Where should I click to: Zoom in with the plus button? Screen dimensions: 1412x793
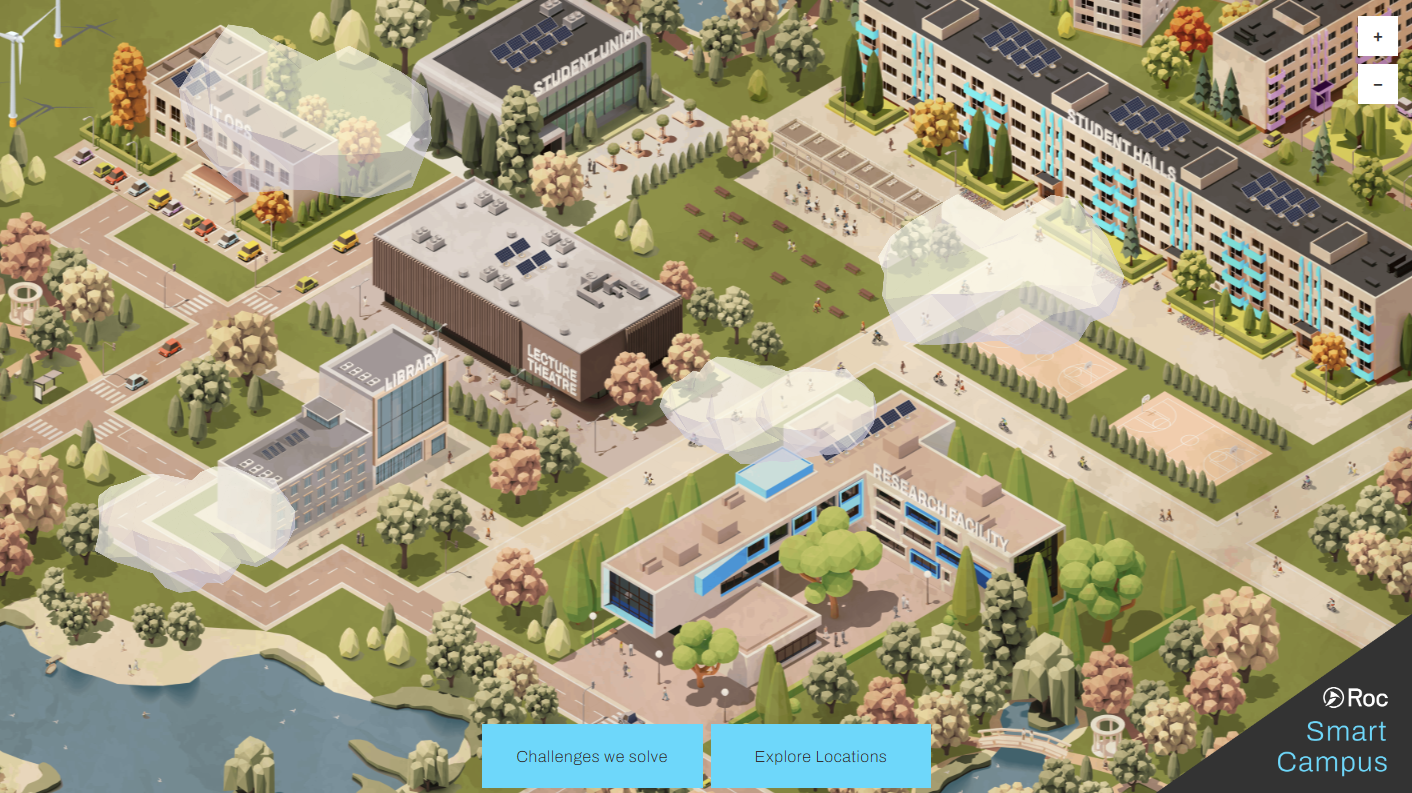pyautogui.click(x=1377, y=37)
